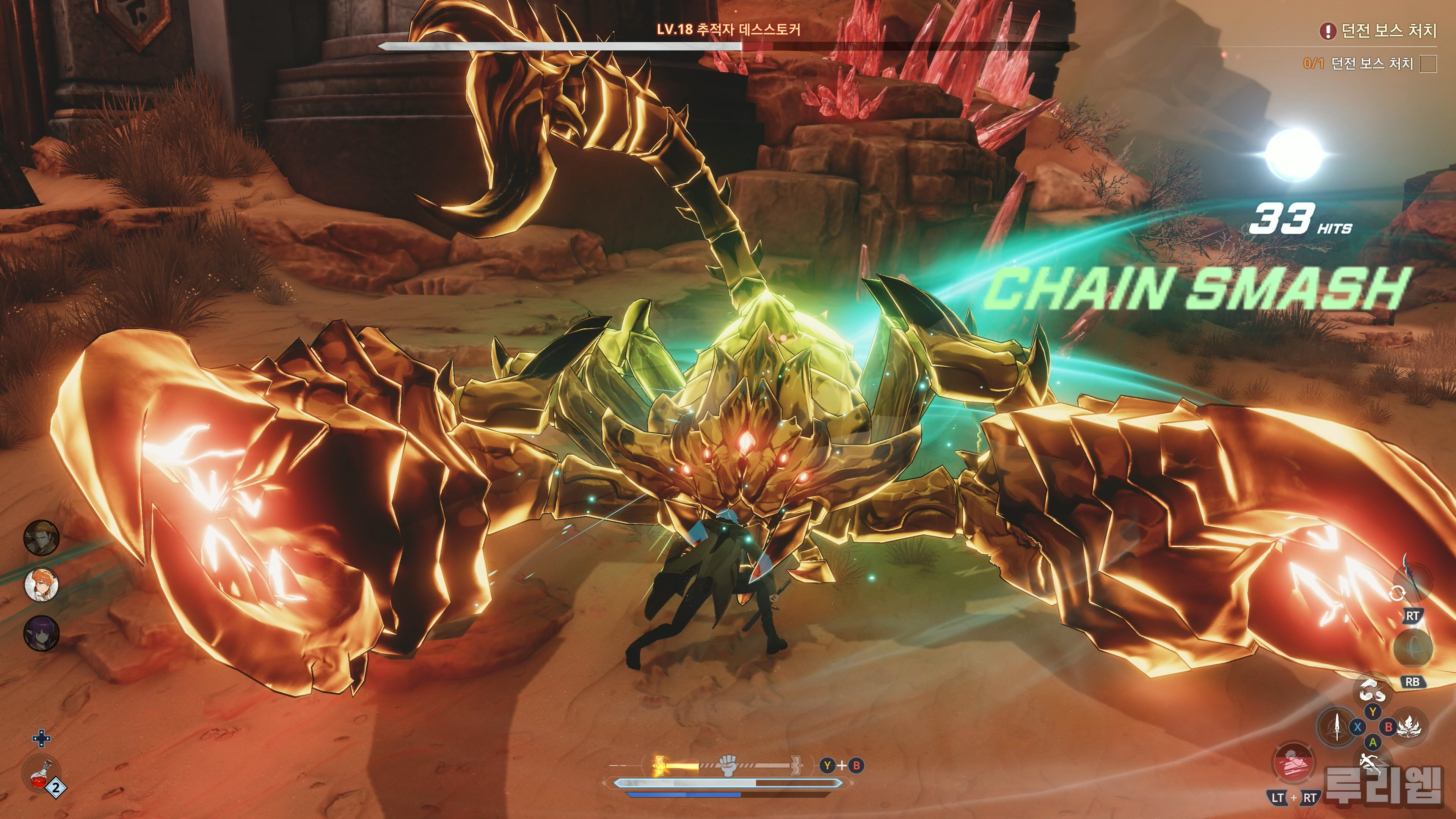Select the brown-haired male party member portrait
The image size is (1456, 819).
point(41,537)
